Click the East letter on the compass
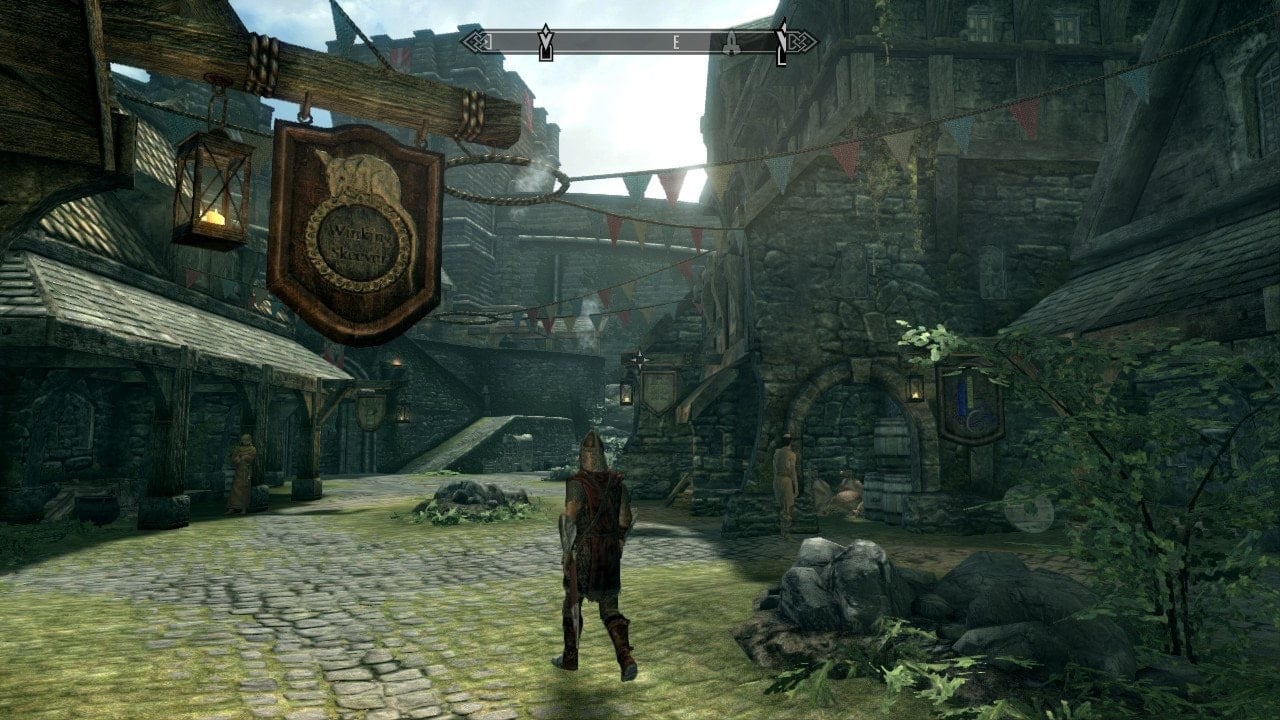This screenshot has height=720, width=1280. pos(677,42)
